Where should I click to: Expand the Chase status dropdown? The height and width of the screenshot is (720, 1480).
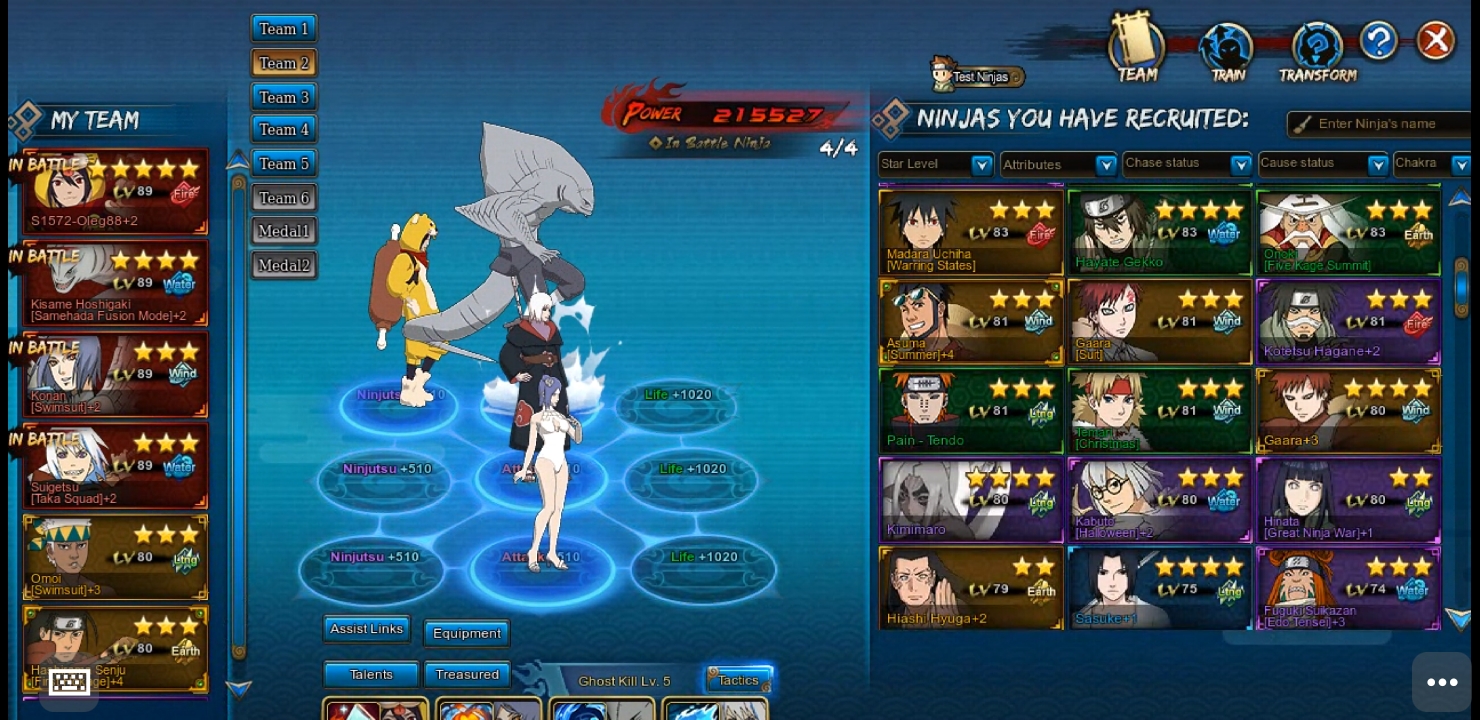(1187, 163)
